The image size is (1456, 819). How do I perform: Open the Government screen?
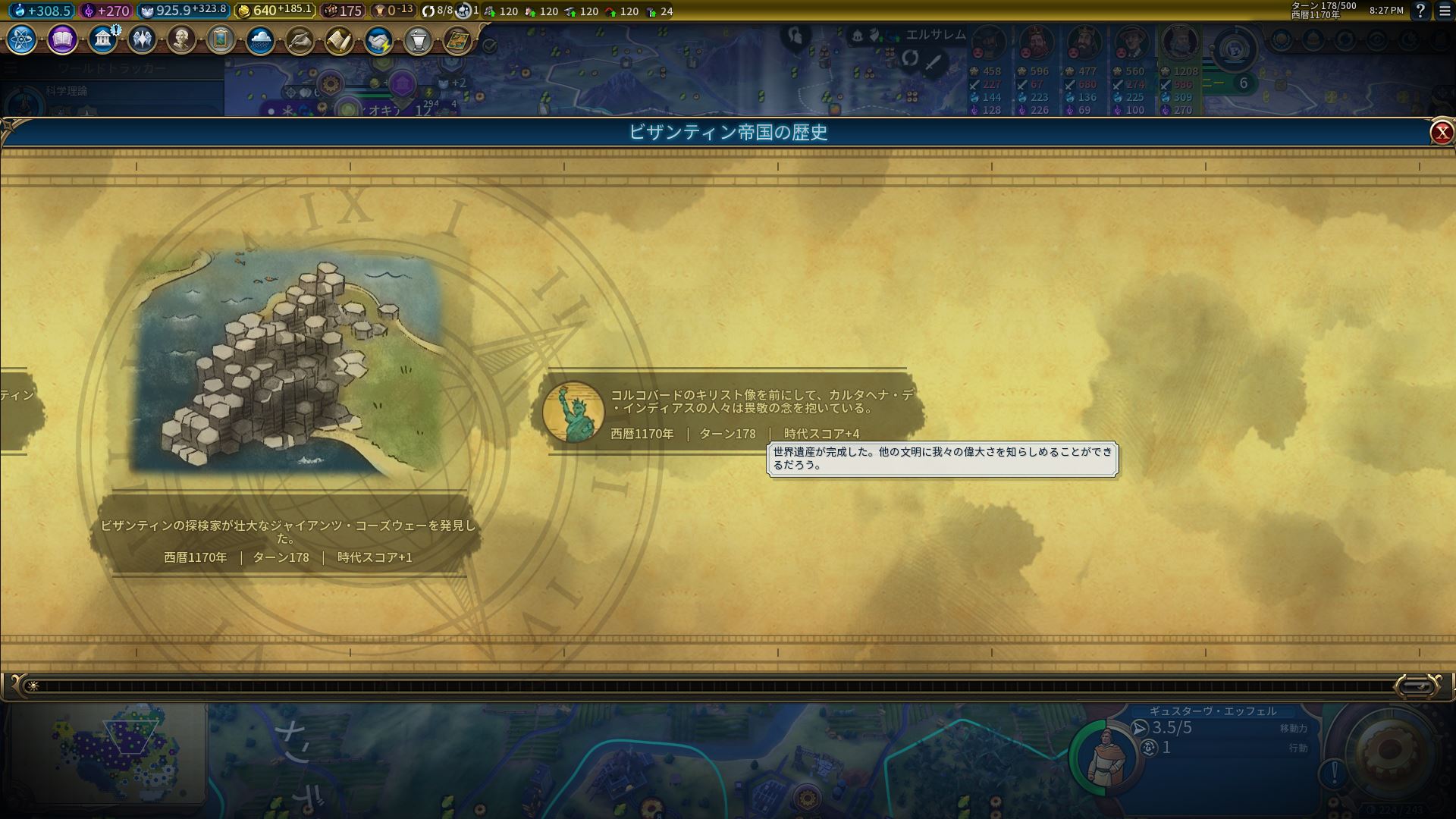(102, 42)
